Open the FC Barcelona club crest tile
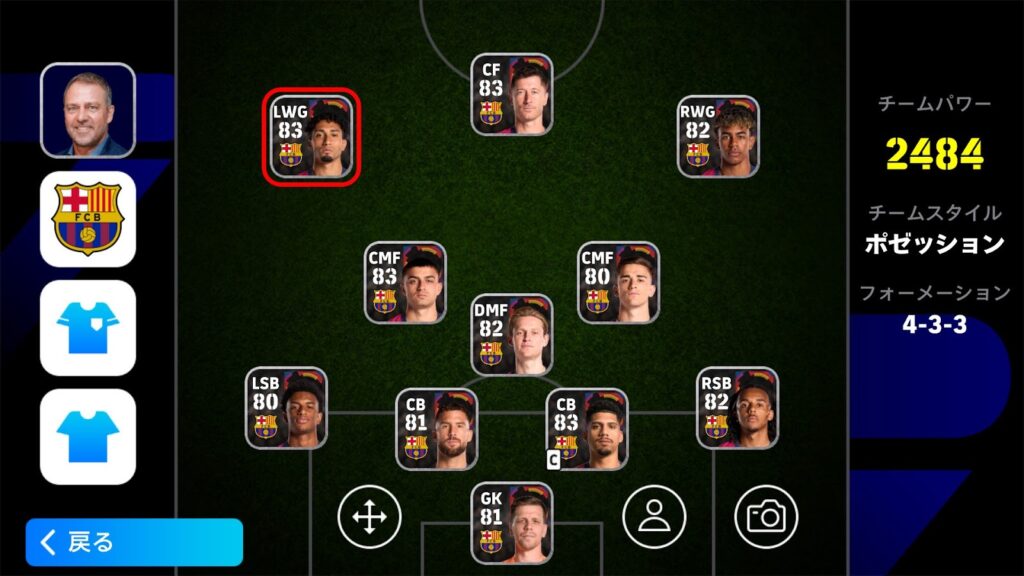Screen dimensions: 1024x576 [87, 219]
